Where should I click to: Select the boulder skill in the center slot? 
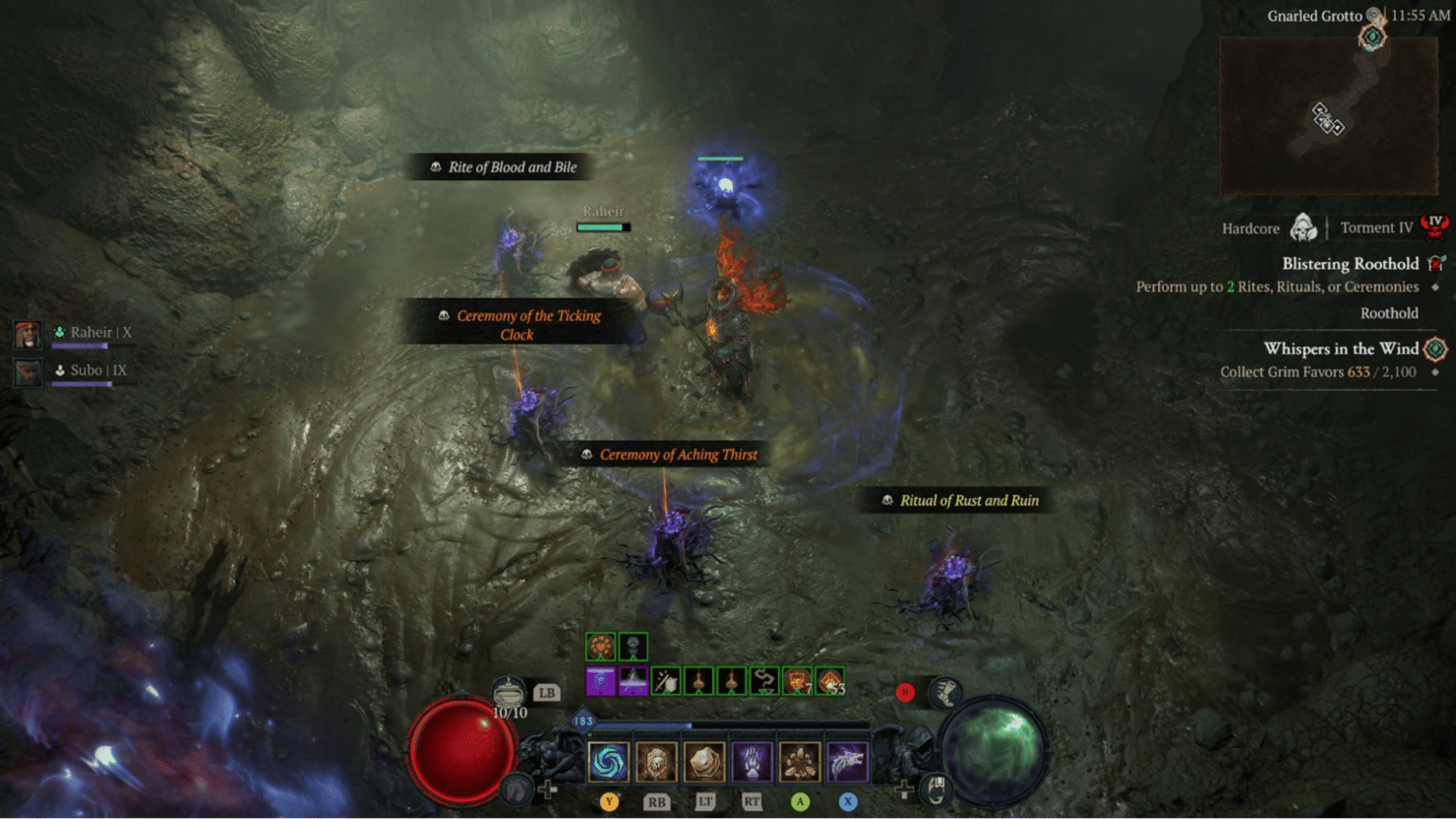702,761
